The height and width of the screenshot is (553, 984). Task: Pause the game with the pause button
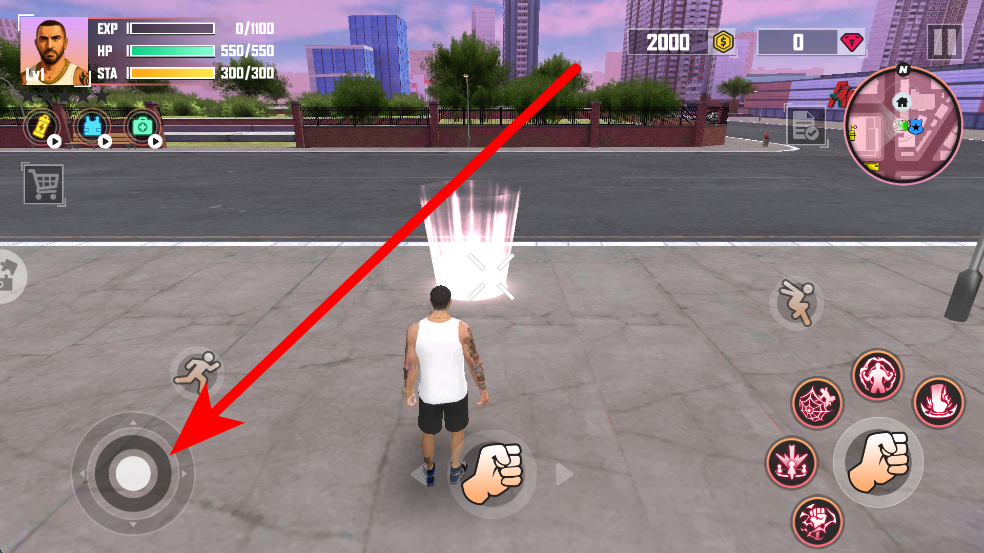point(943,42)
